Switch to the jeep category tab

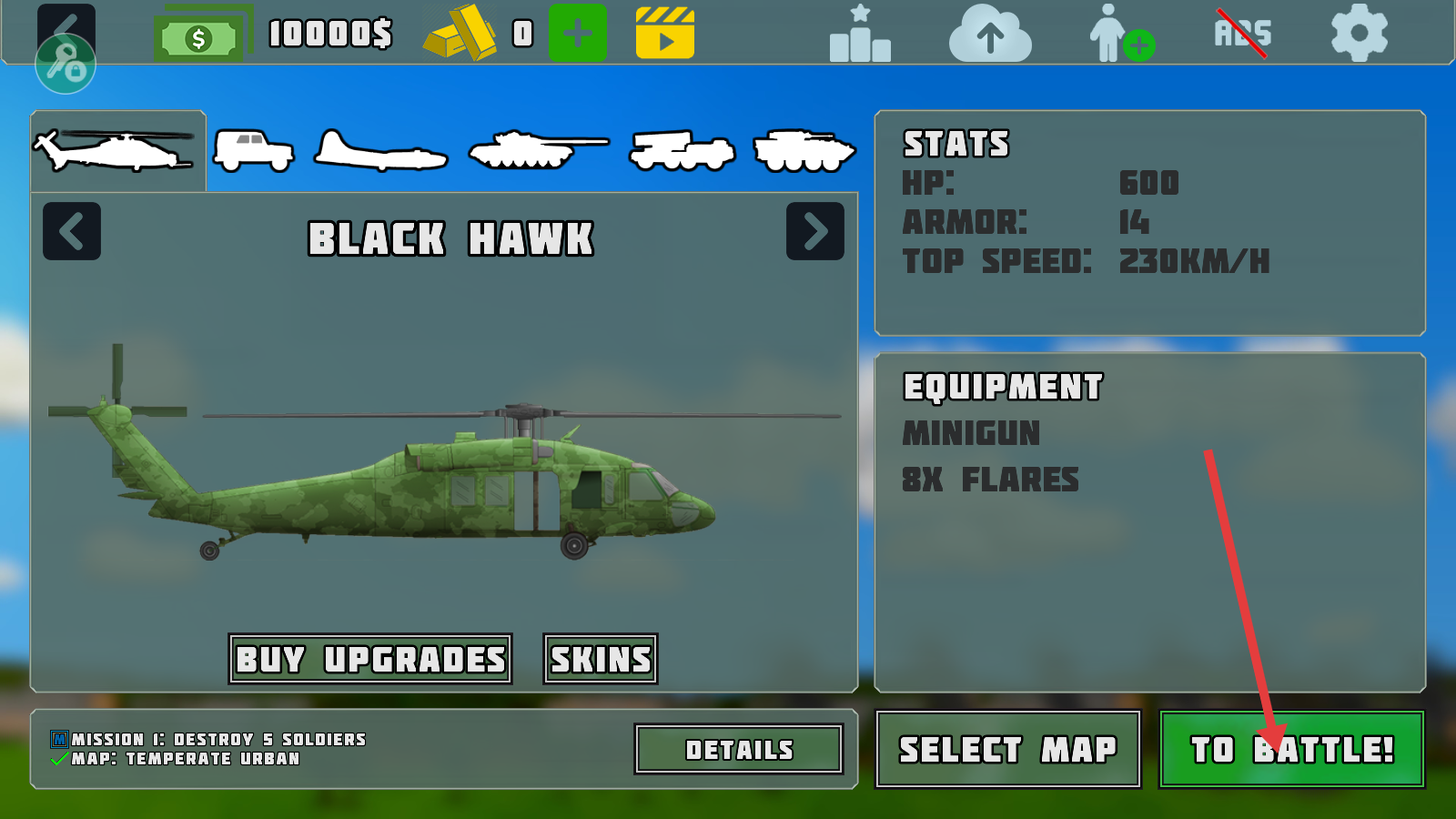coord(254,151)
